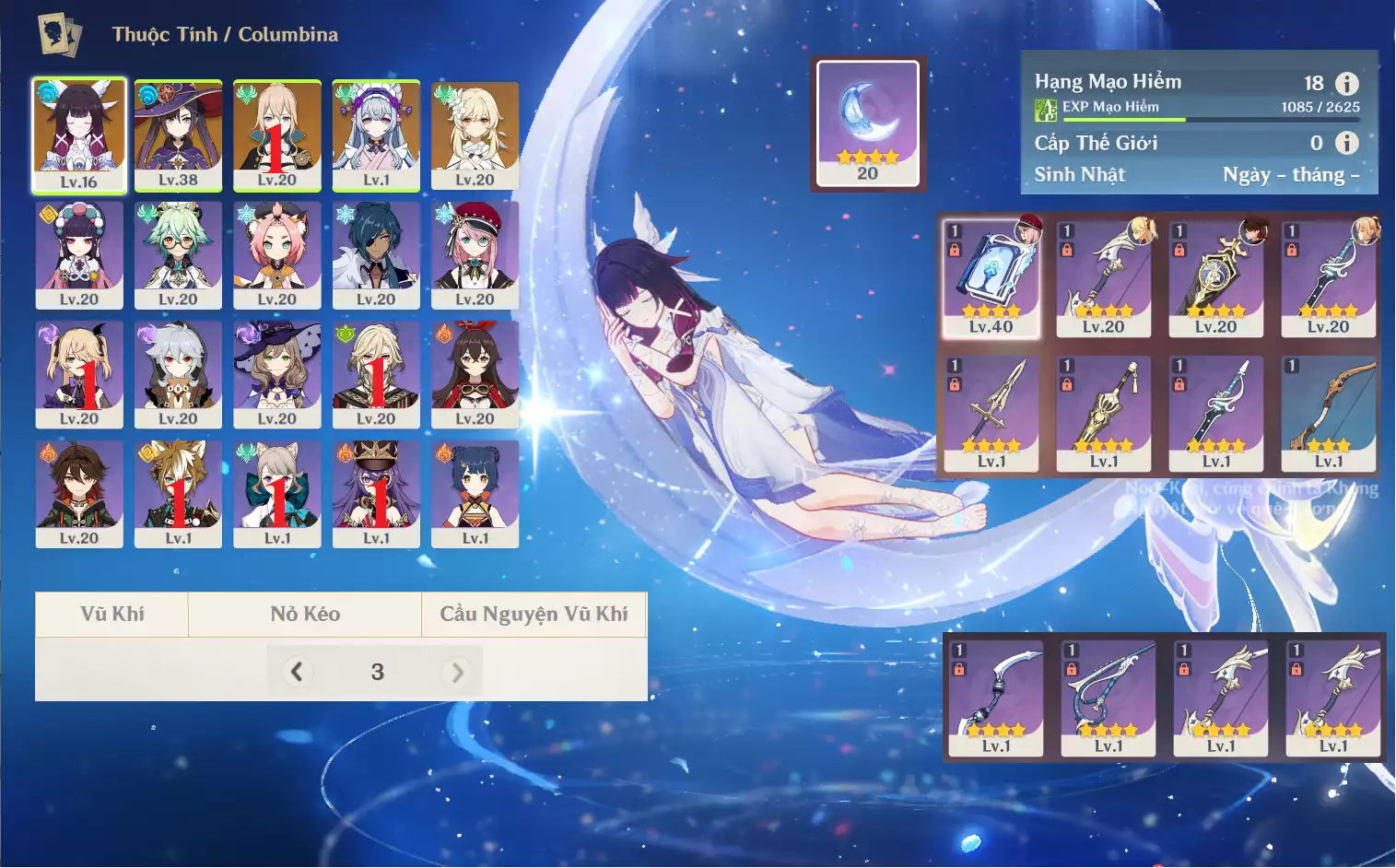Select Lisa's purple witch hat portrait
This screenshot has width=1396, height=868.
[x=276, y=373]
